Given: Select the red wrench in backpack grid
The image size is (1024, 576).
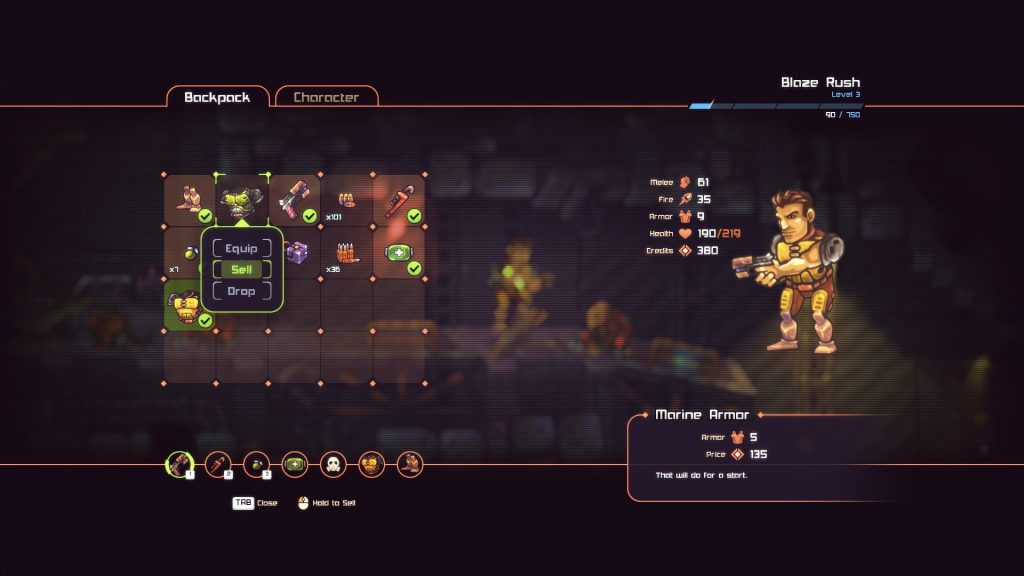Looking at the screenshot, I should (x=398, y=200).
